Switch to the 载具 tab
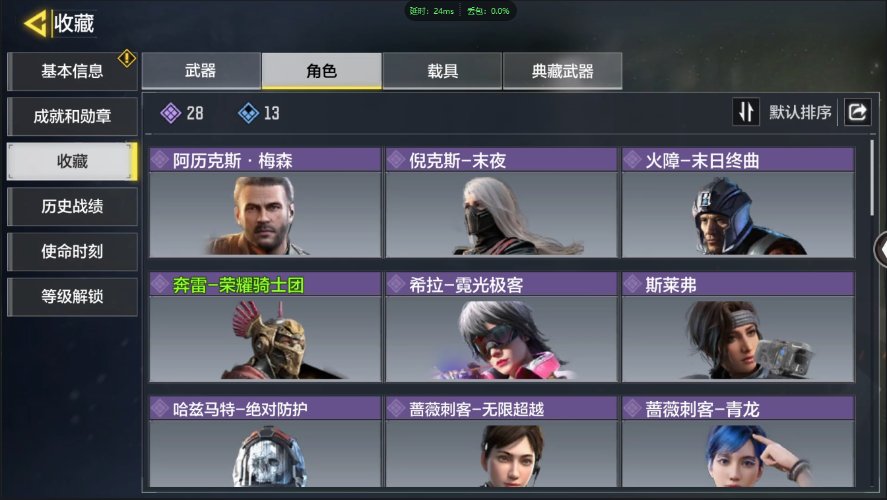 click(442, 71)
